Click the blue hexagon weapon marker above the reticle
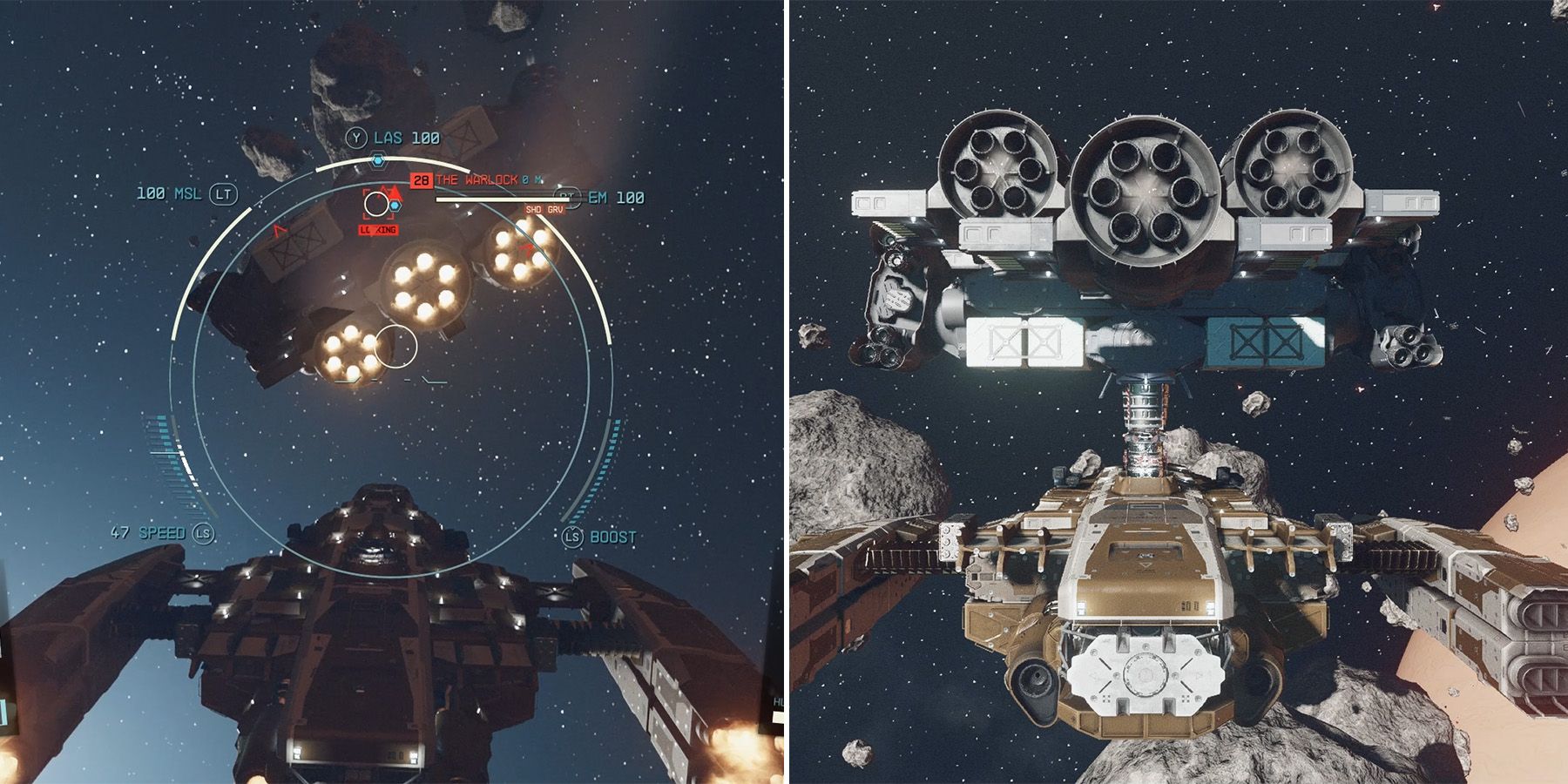1568x784 pixels. point(377,160)
